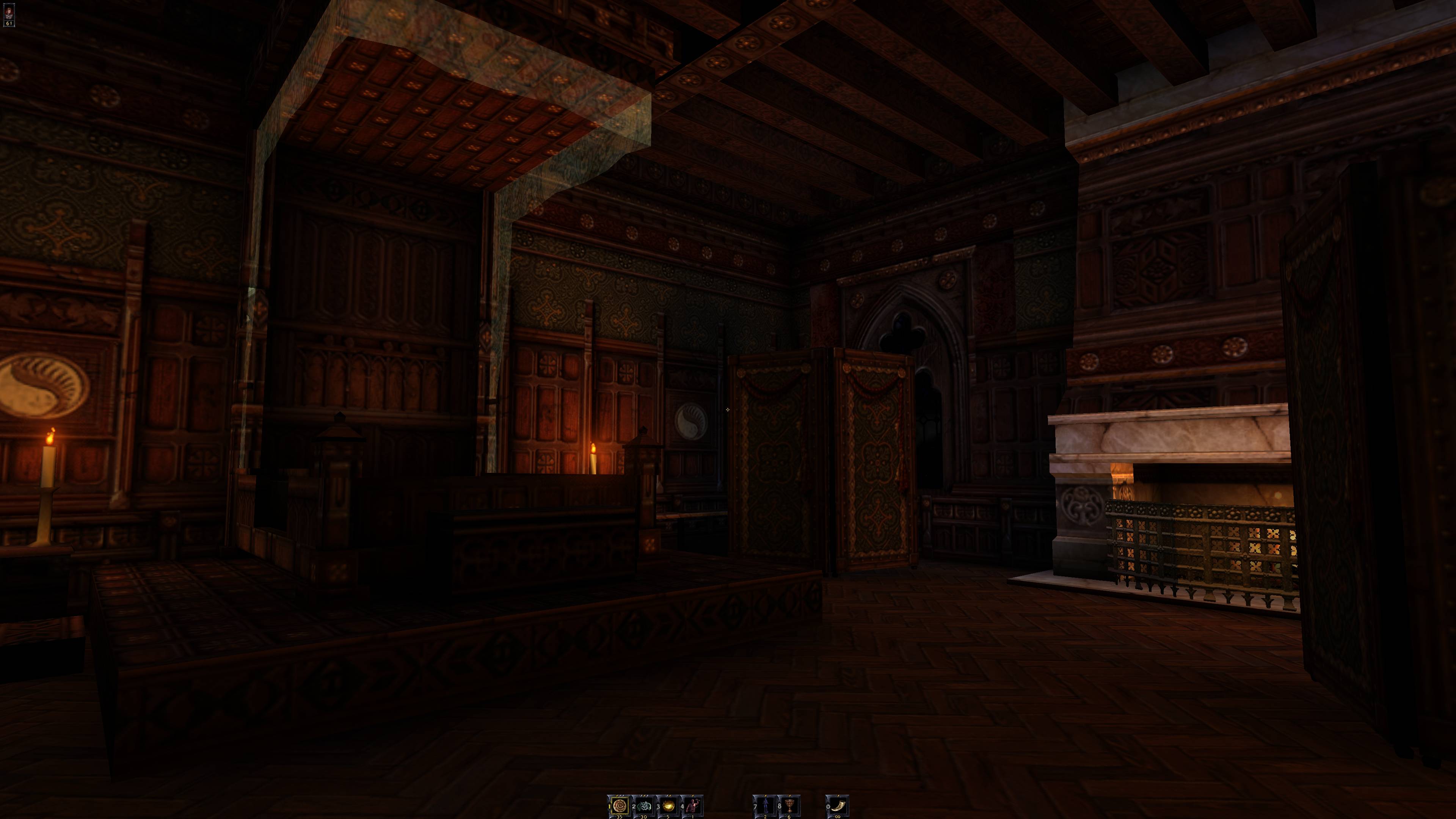
Task: Select the figurine item in quickslot 4
Action: (x=693, y=806)
